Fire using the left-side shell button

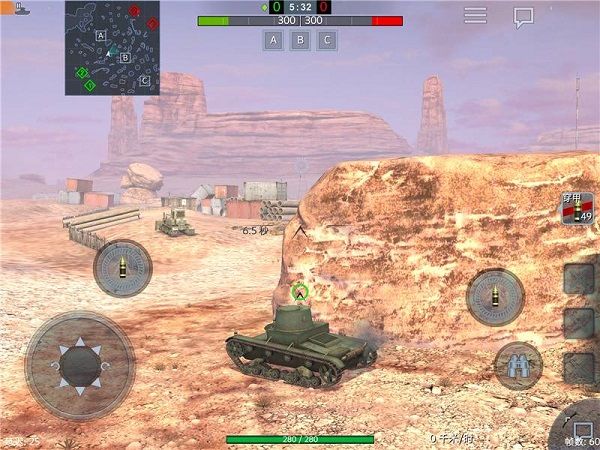point(123,268)
